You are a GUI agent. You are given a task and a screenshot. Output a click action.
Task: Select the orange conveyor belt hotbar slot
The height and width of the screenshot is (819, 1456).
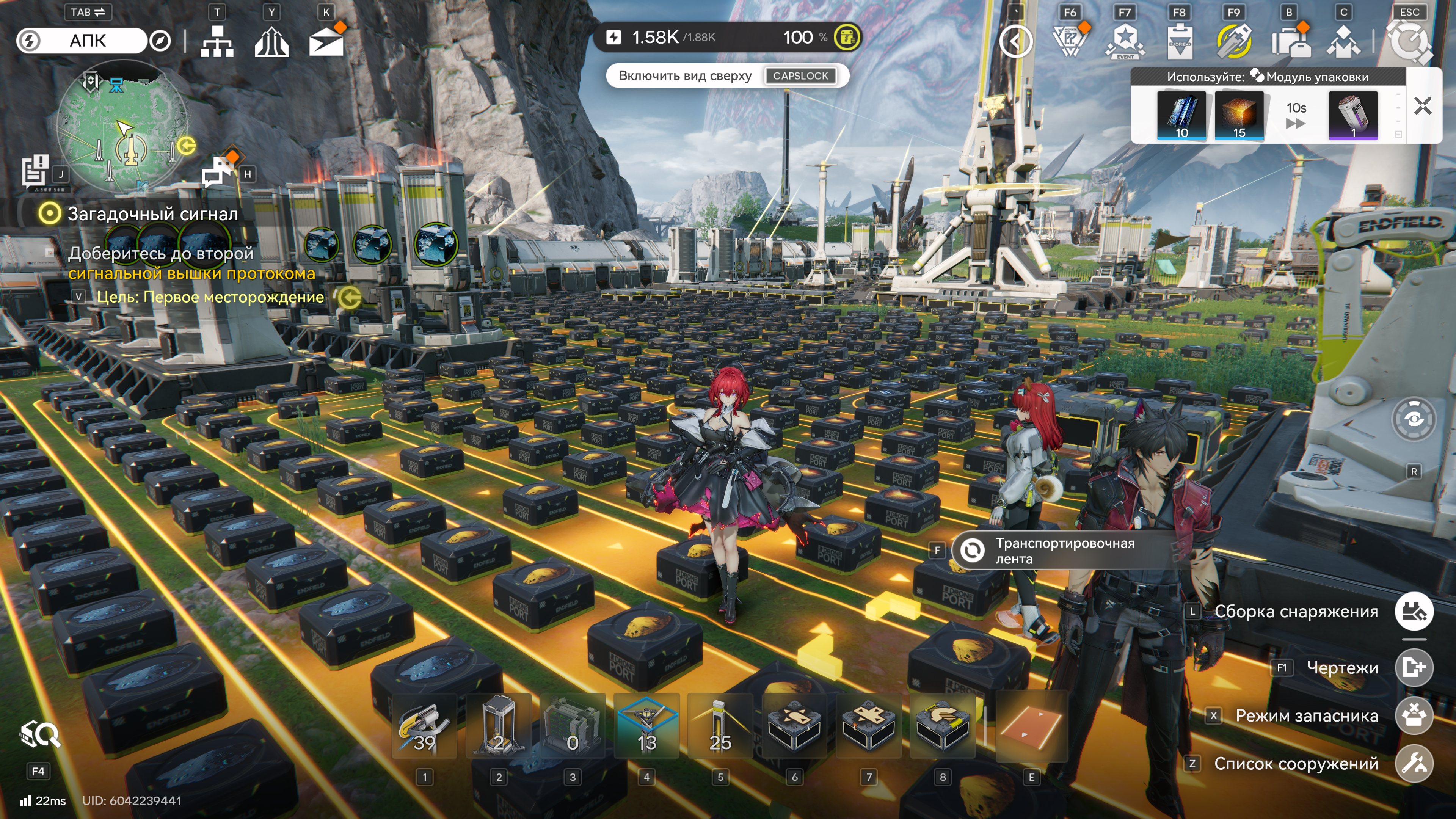pyautogui.click(x=1031, y=727)
